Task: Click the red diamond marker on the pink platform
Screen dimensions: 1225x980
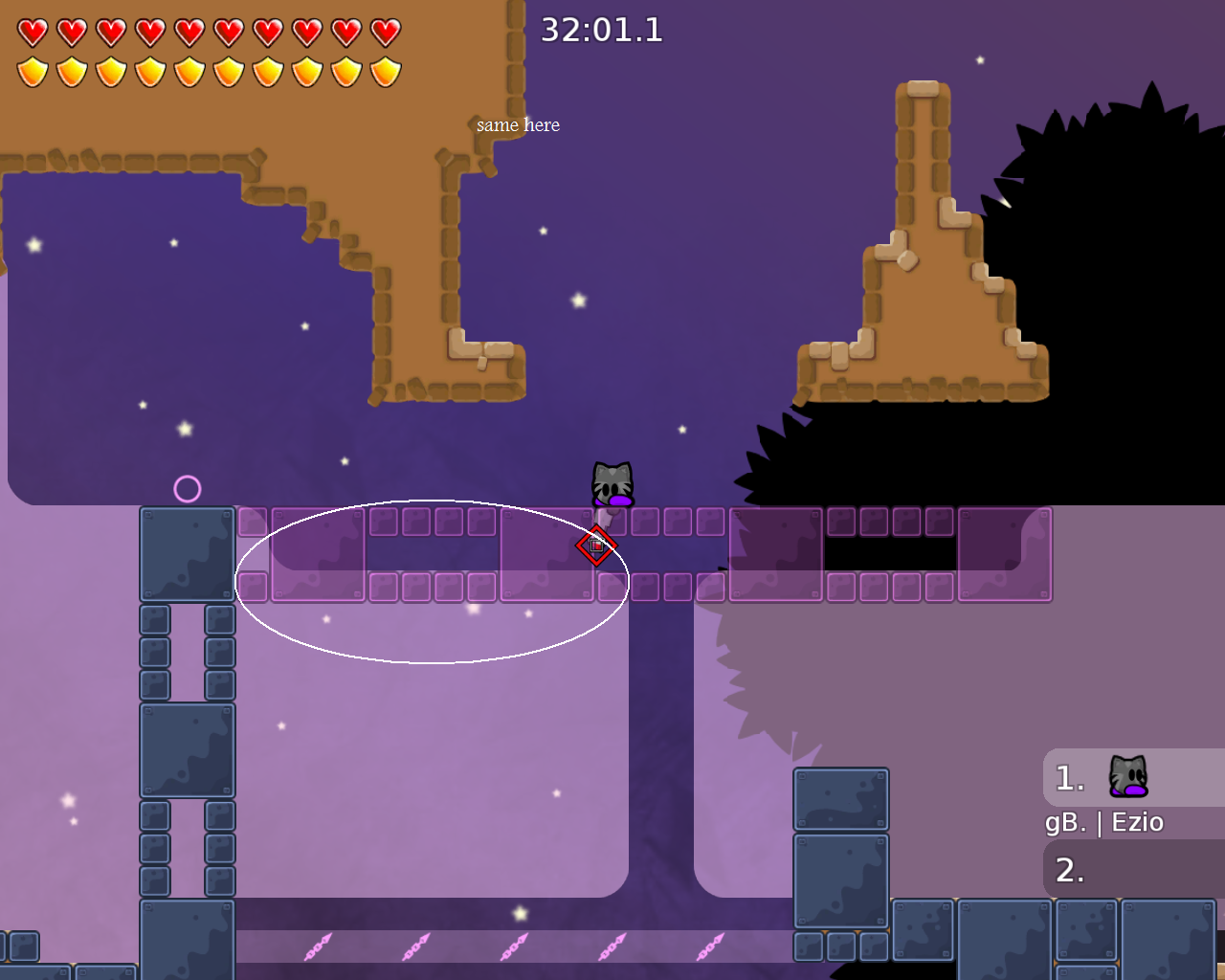Action: (595, 546)
